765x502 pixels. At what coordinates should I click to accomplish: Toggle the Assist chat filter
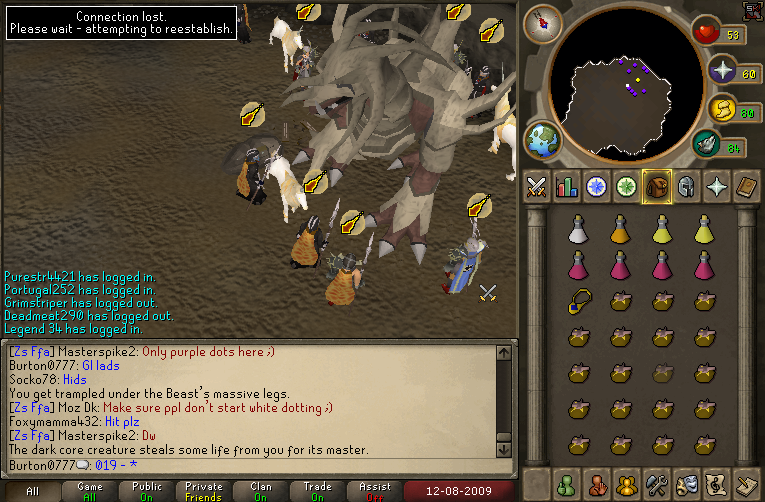(375, 491)
